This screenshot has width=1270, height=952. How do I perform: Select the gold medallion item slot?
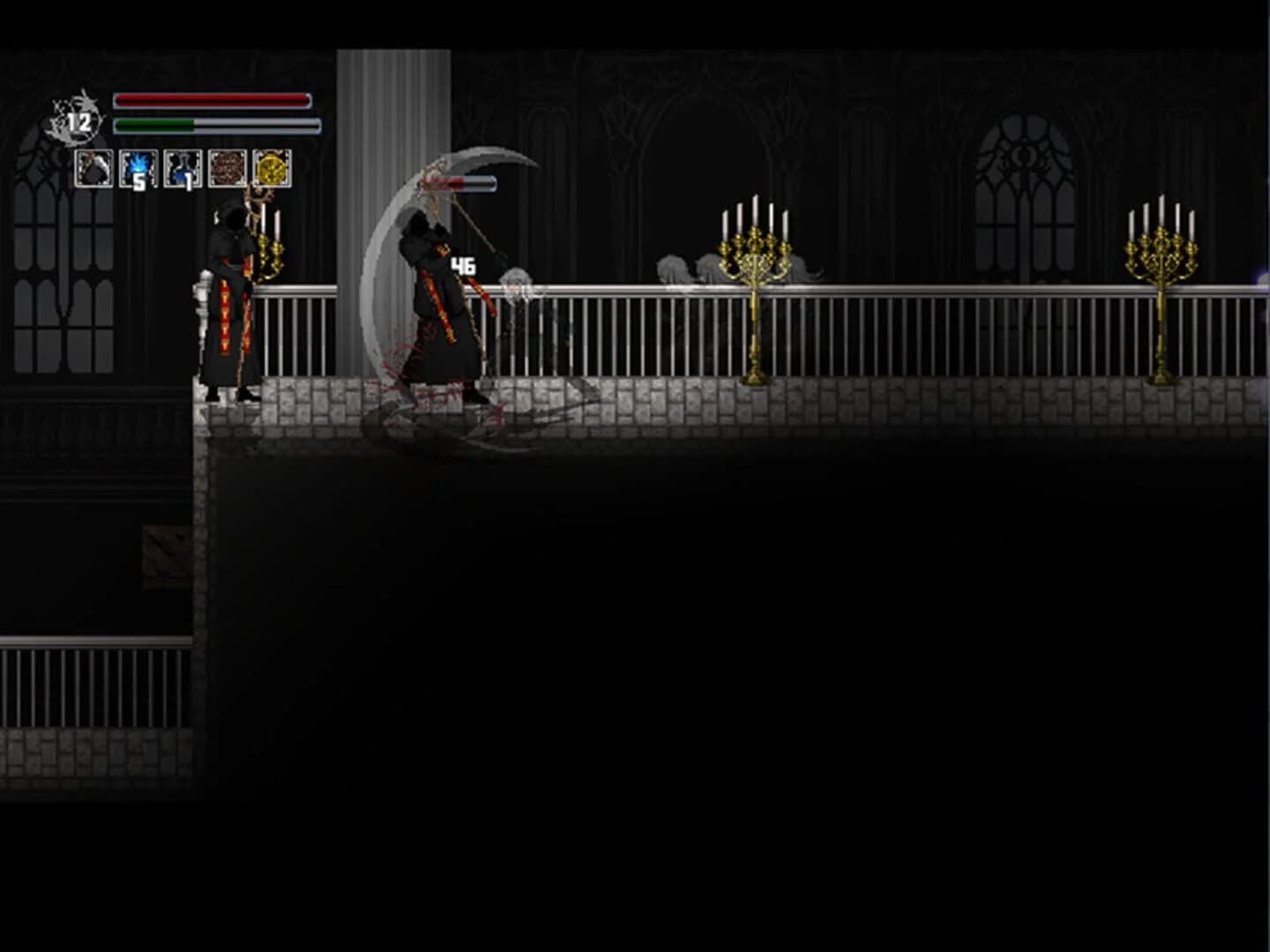(272, 169)
